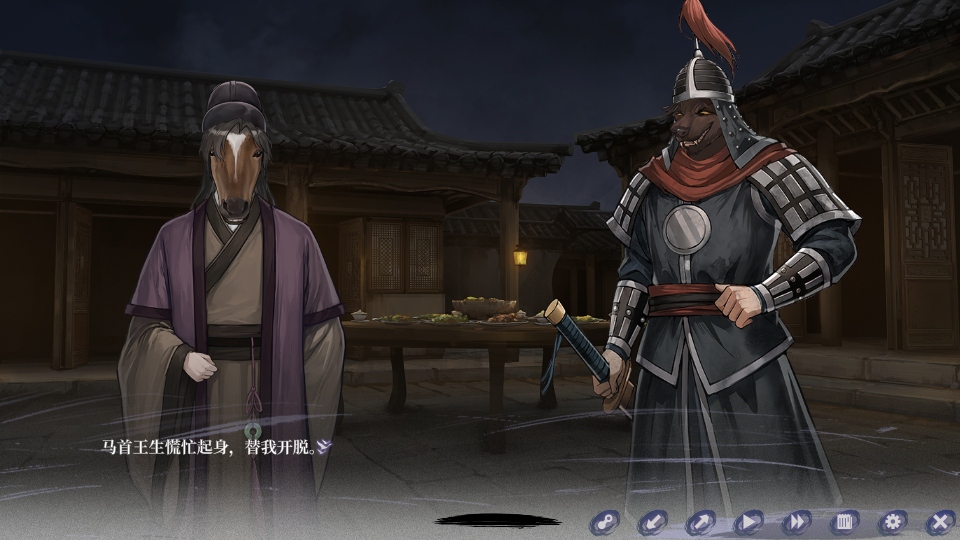This screenshot has width=960, height=540.
Task: Click the up-right arrow icon
Action: pos(700,521)
